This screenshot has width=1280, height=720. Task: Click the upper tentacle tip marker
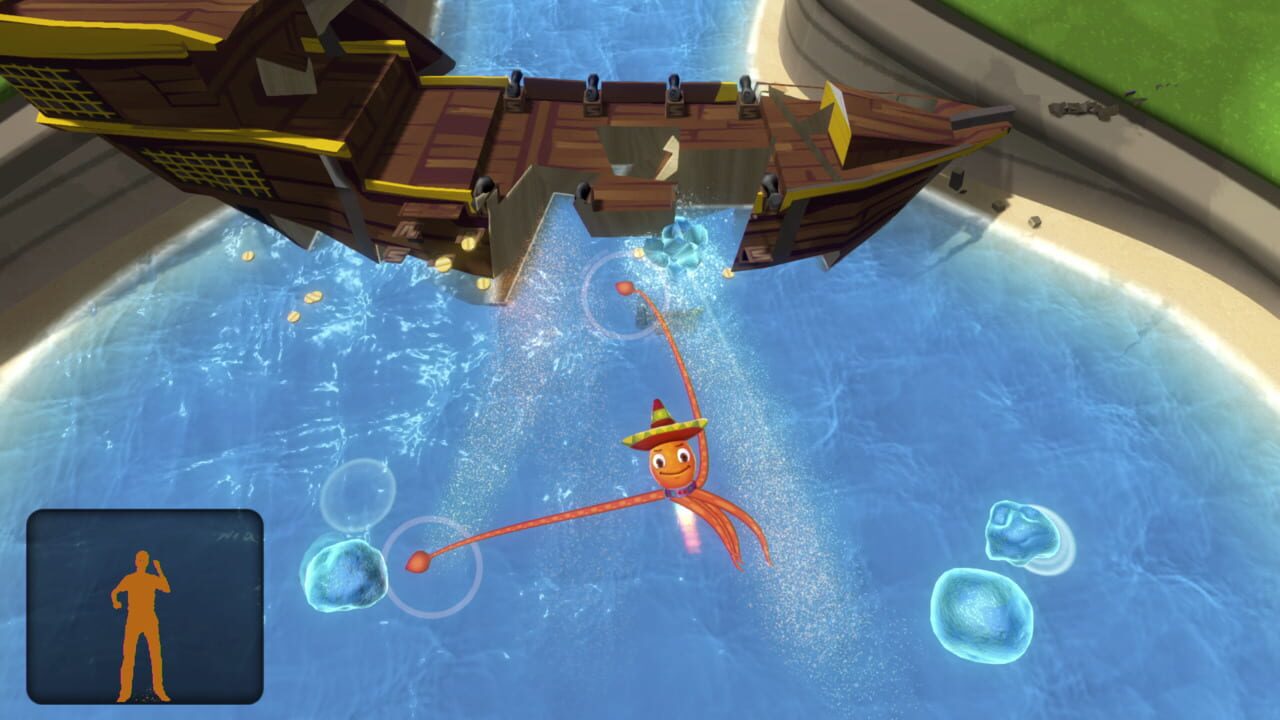tap(625, 287)
